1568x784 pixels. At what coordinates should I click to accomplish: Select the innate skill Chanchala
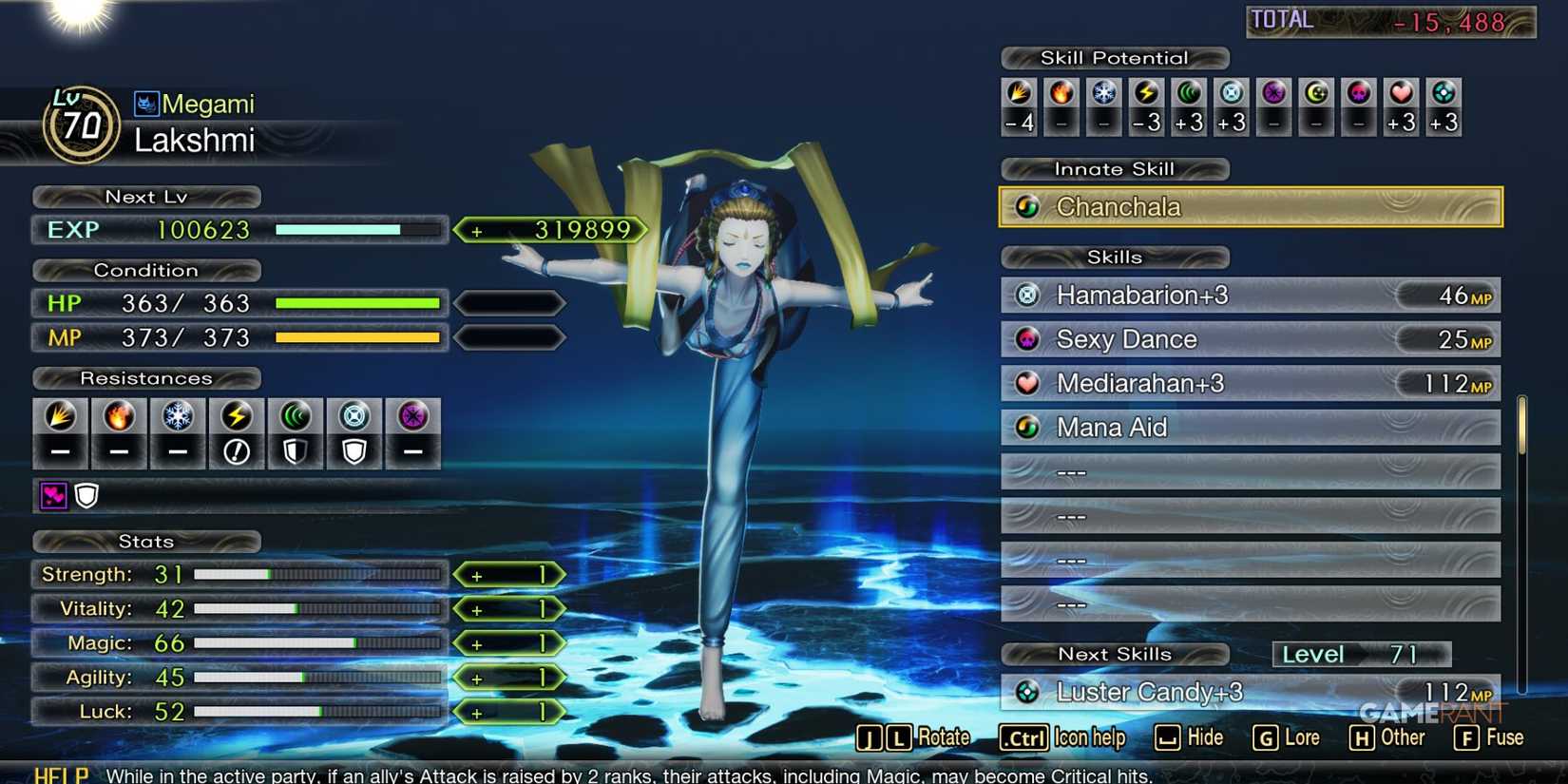tap(1249, 206)
